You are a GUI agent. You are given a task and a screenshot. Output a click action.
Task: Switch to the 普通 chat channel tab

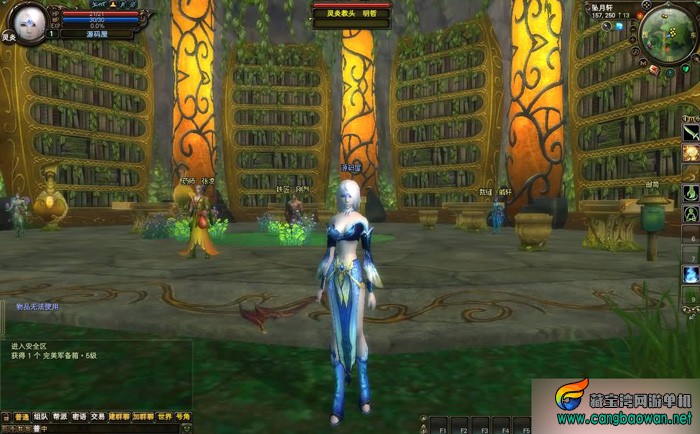(21, 416)
